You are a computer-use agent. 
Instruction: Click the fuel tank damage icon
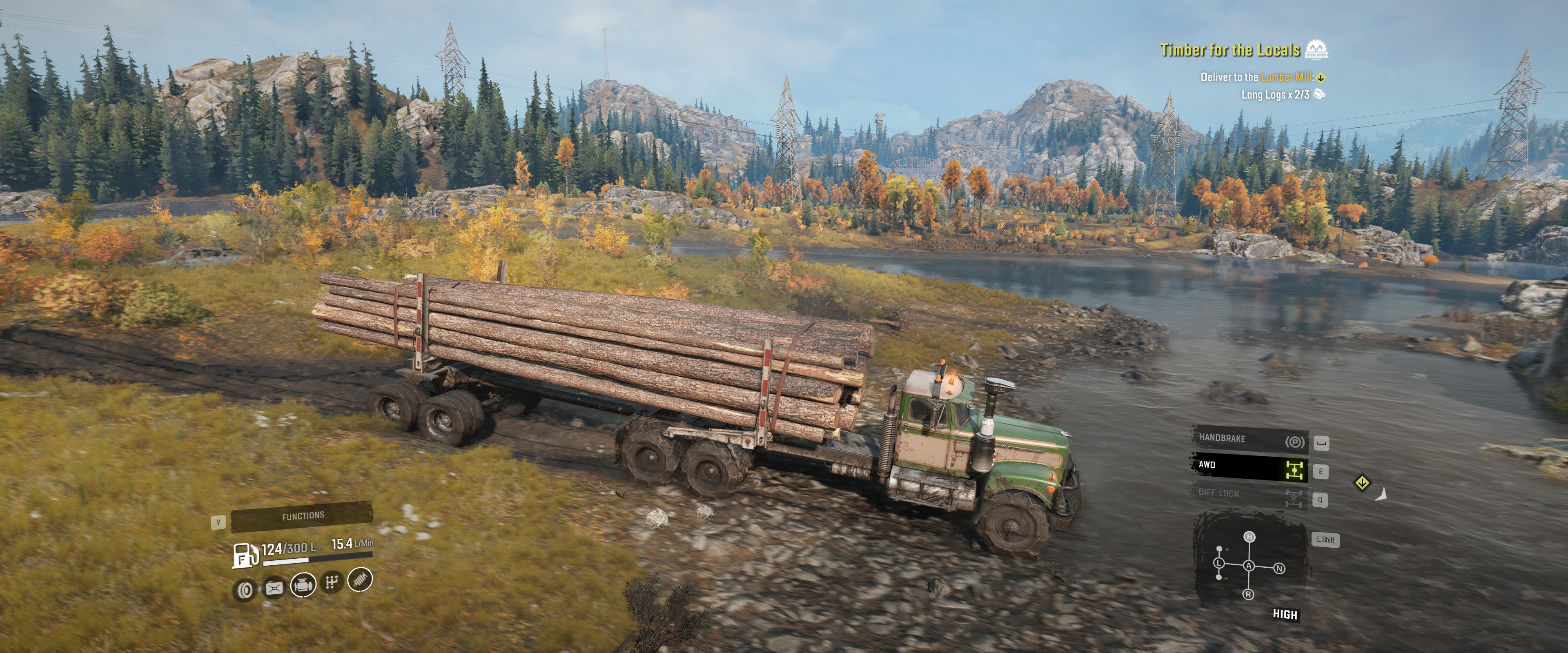[274, 588]
